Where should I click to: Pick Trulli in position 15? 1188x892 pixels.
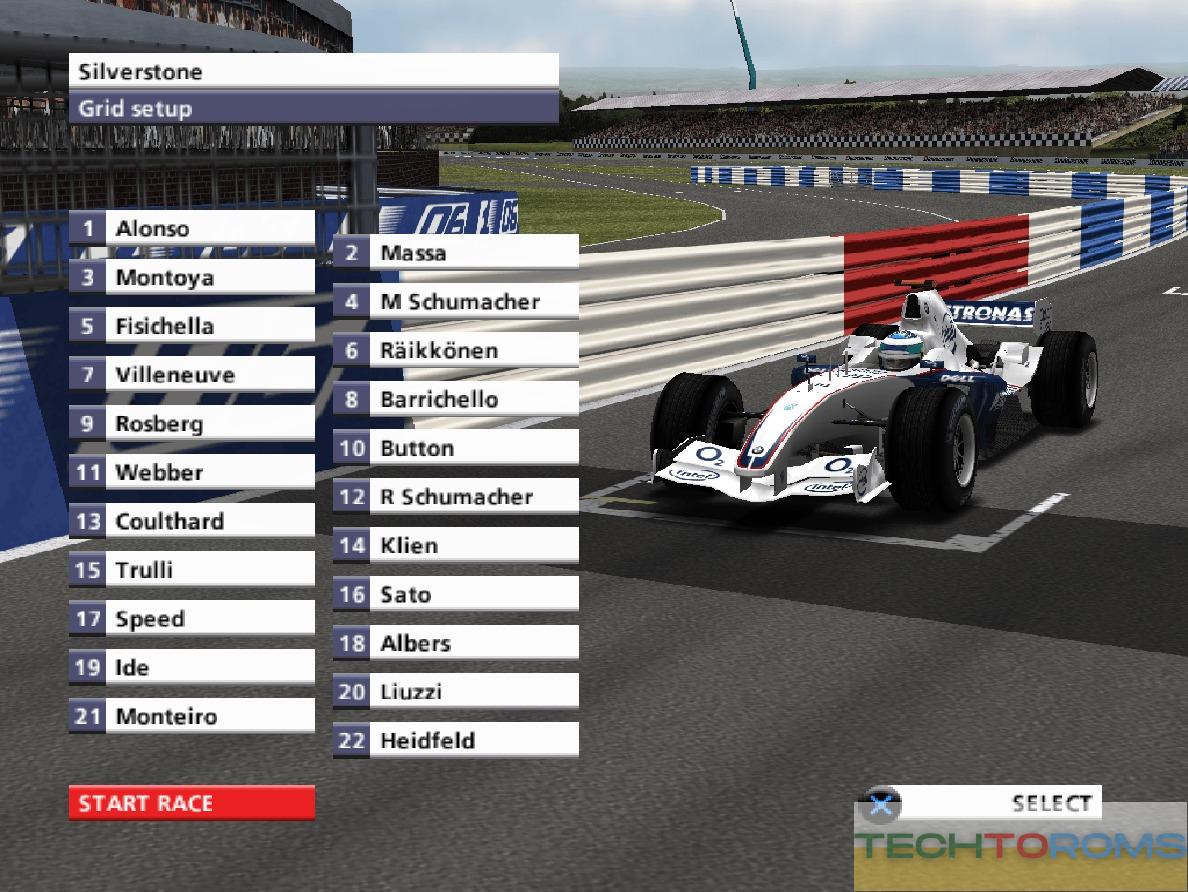(x=191, y=570)
